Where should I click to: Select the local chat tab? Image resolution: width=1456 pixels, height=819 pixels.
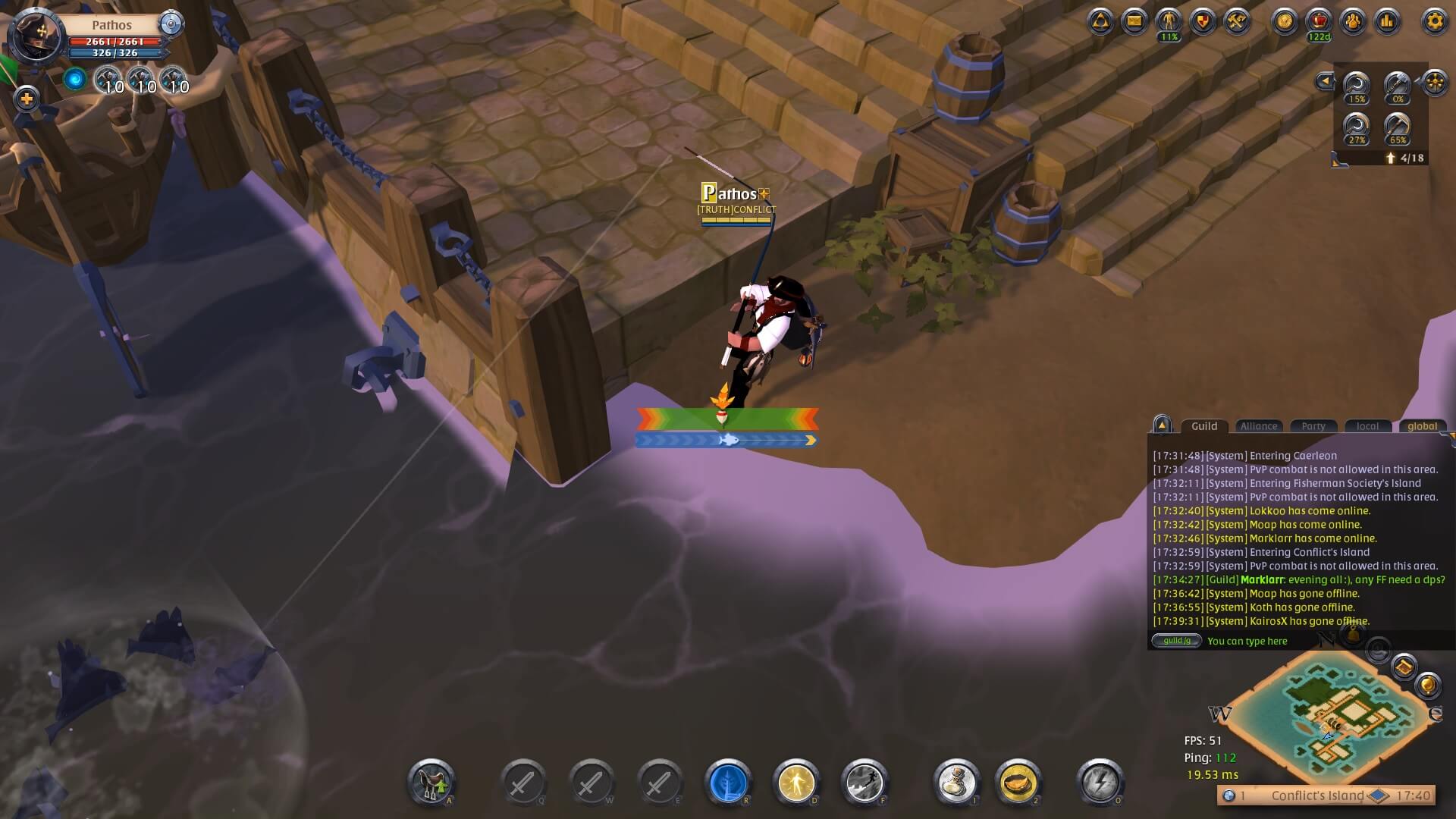pyautogui.click(x=1368, y=427)
